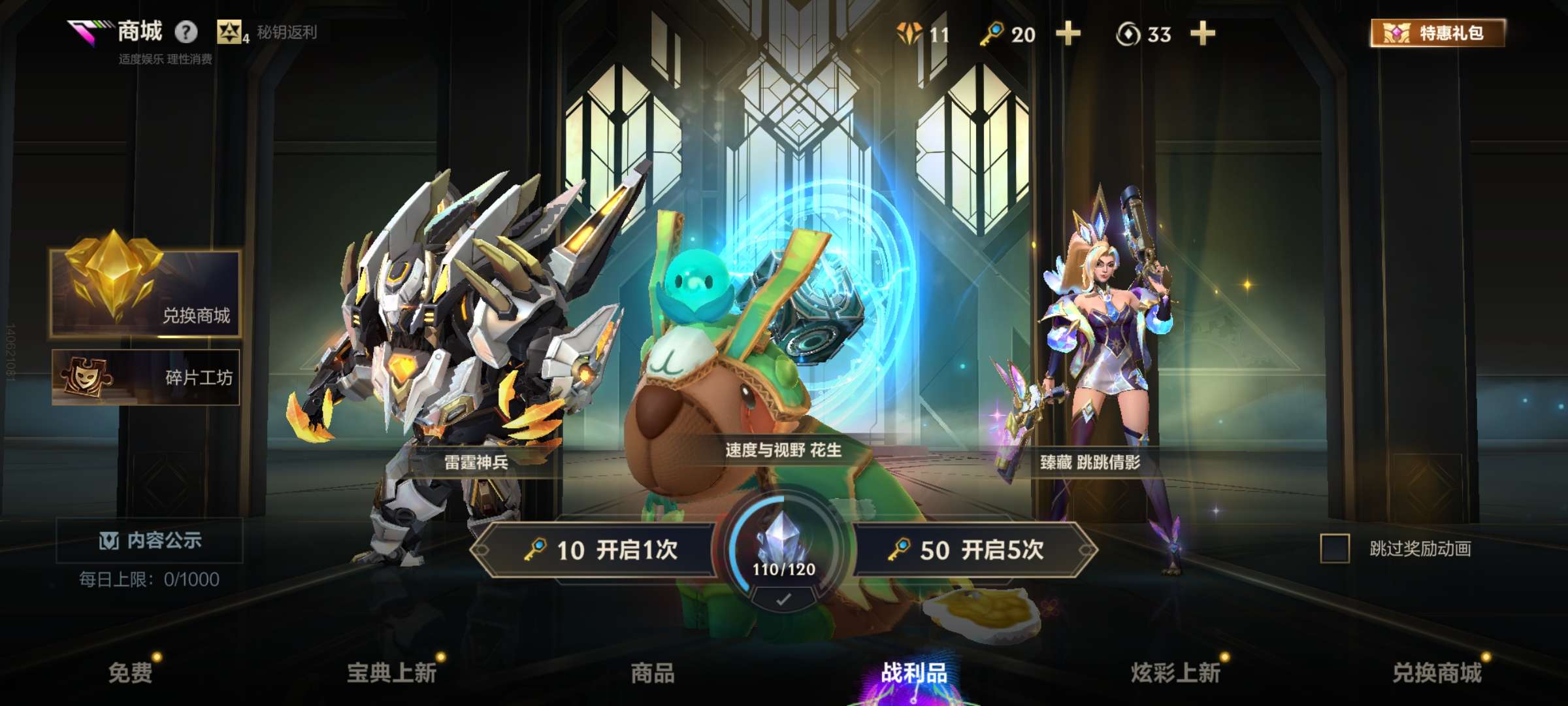Viewport: 1568px width, 706px height.
Task: Click the plus to add keys
Action: coord(1069,34)
